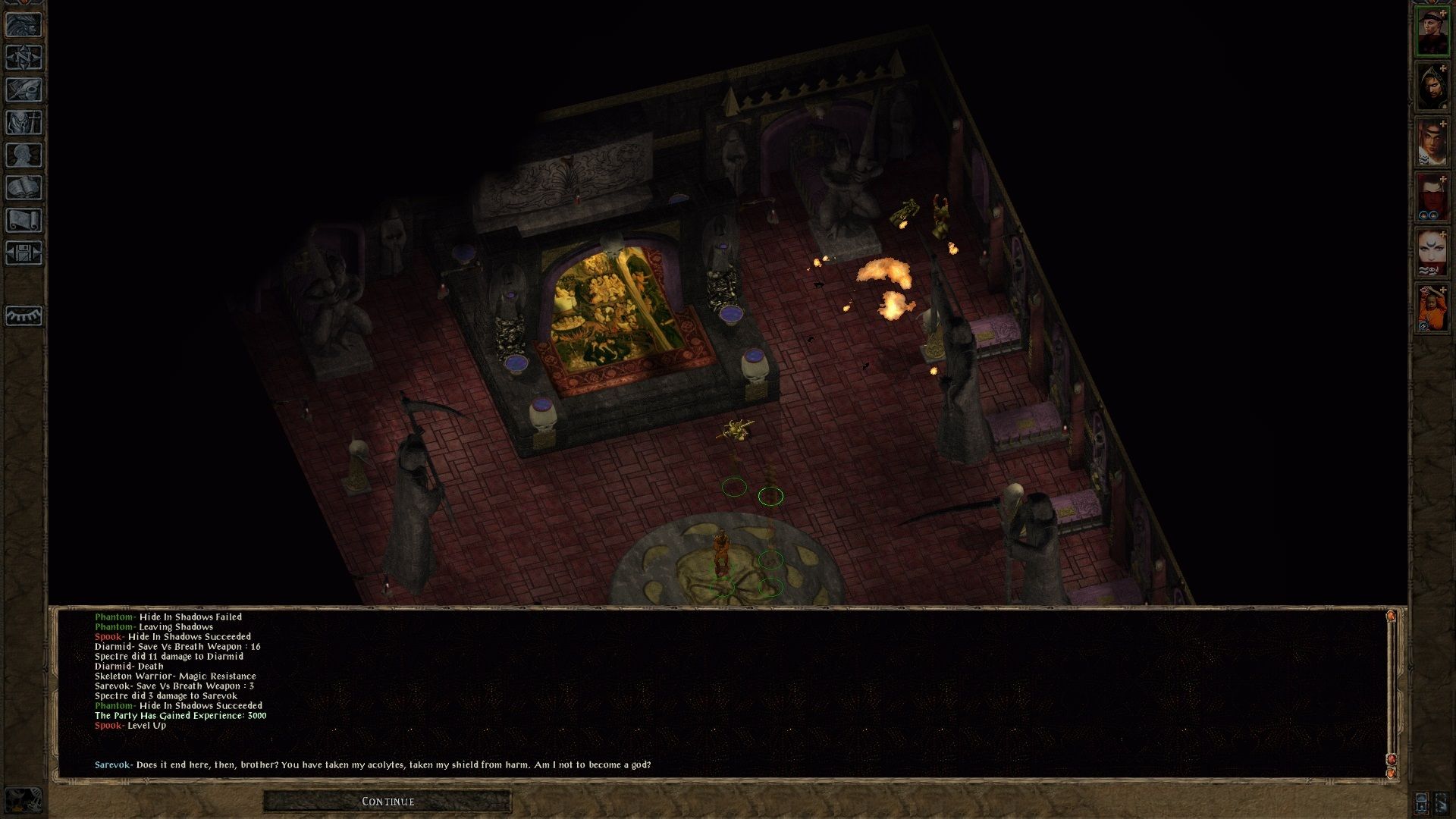Image resolution: width=1456 pixels, height=819 pixels.
Task: Pick the portrait with the crescent moon forehead
Action: (x=1432, y=253)
